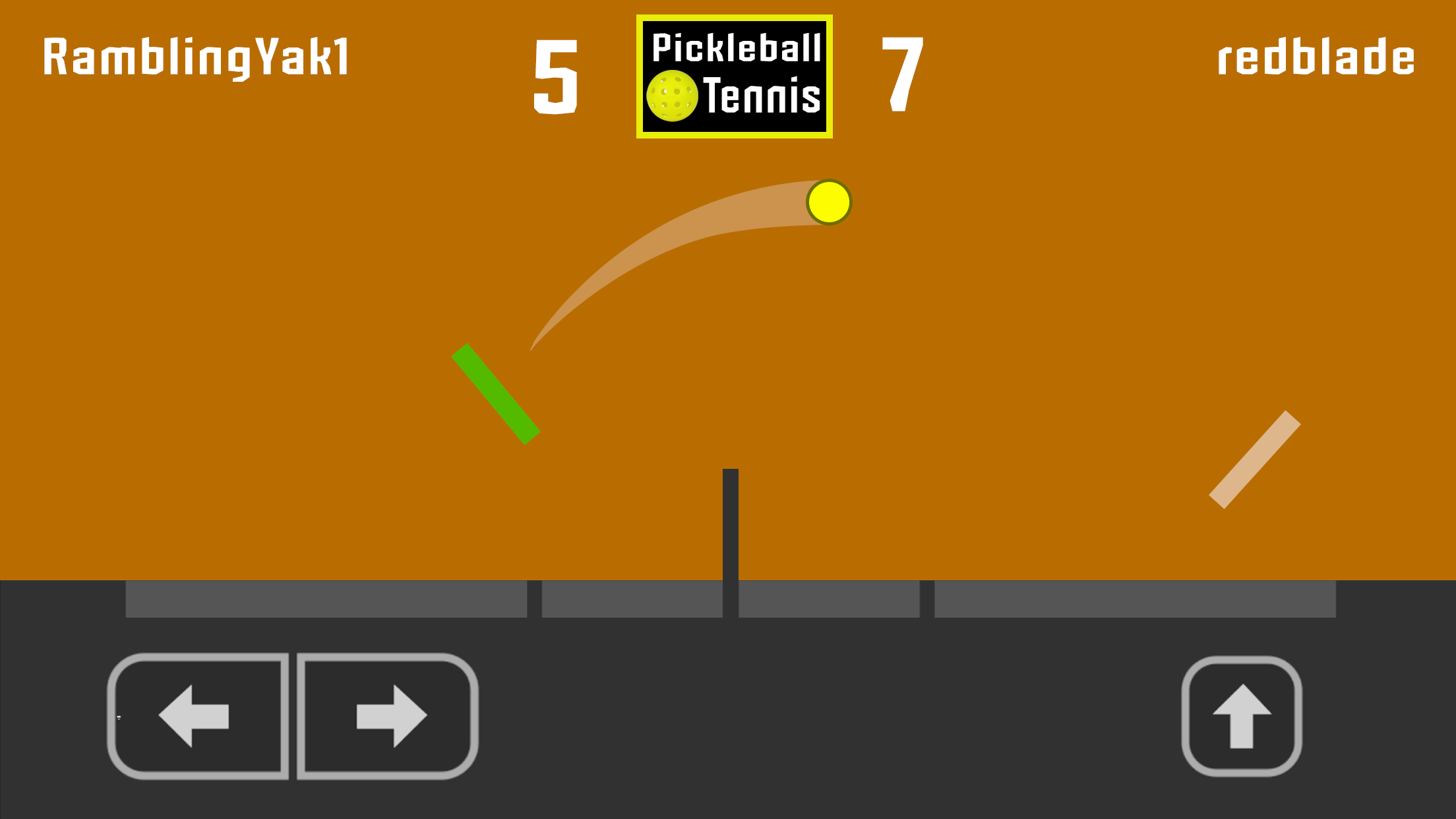Click RamblingYak1's score of 5

(x=555, y=74)
